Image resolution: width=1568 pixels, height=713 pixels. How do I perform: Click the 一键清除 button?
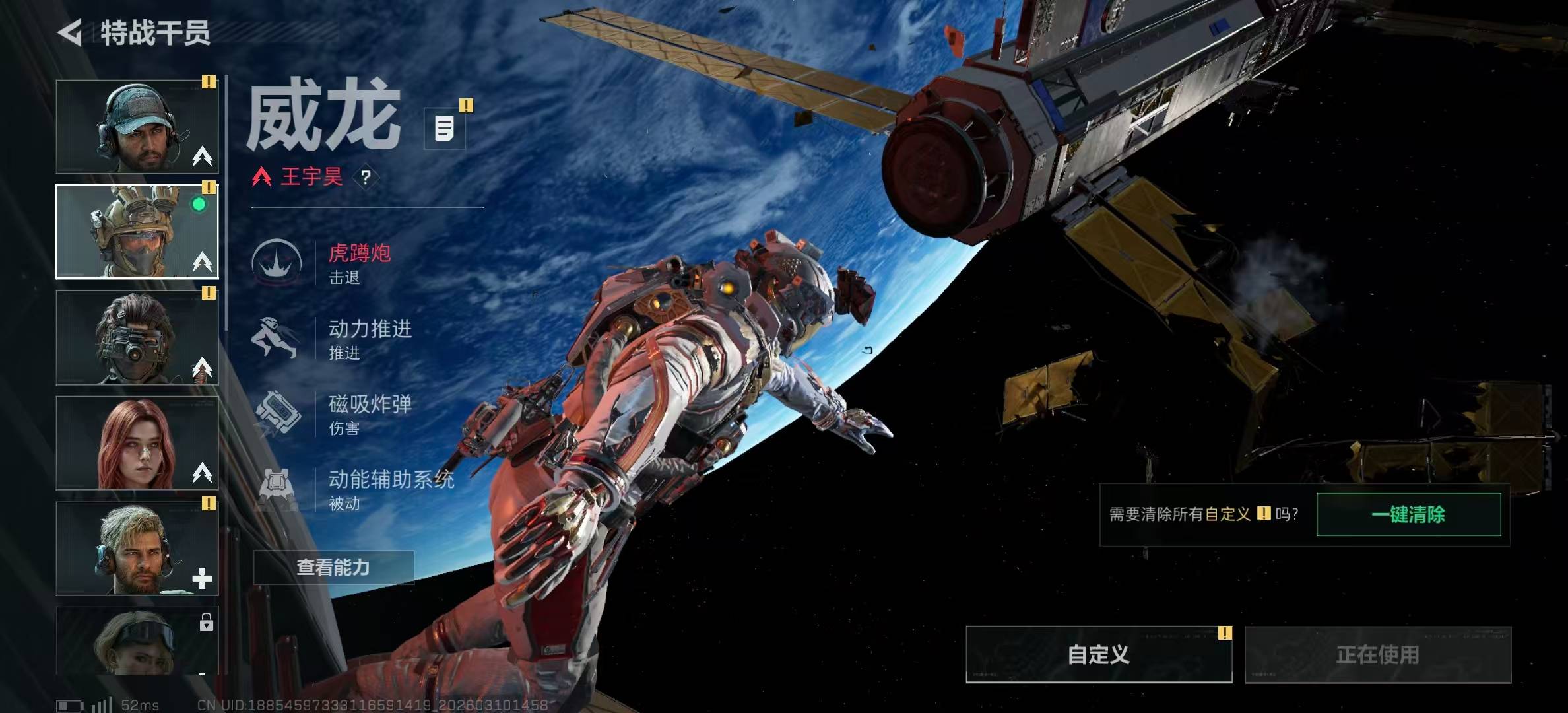click(1408, 514)
